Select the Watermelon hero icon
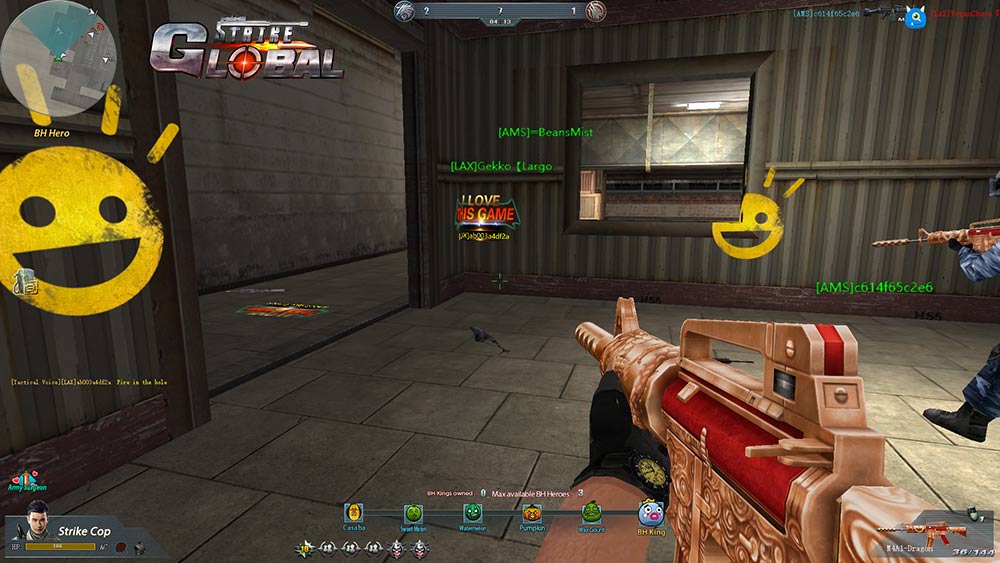 tap(472, 511)
